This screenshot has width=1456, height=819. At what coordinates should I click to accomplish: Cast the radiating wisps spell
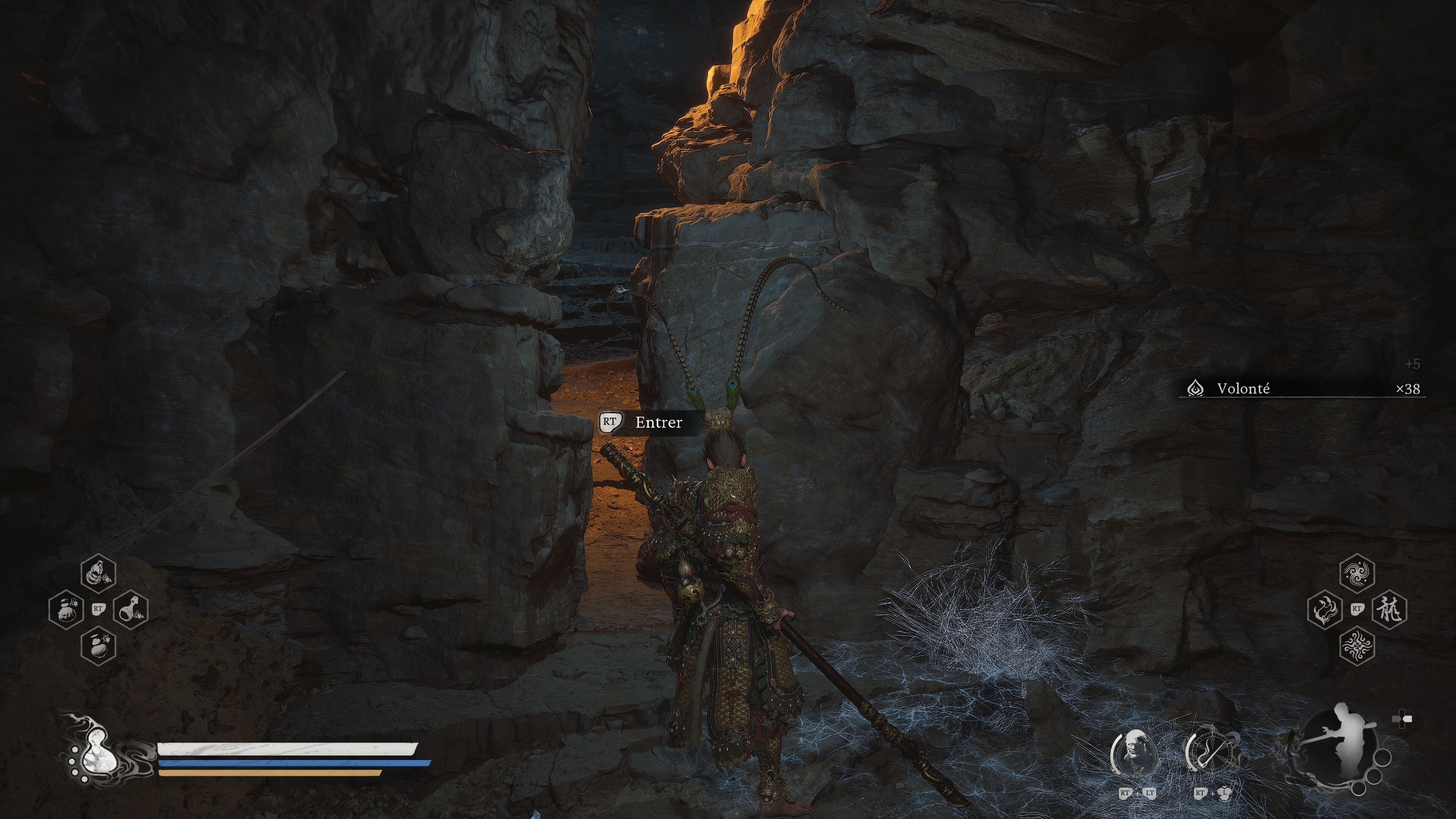(x=1357, y=645)
